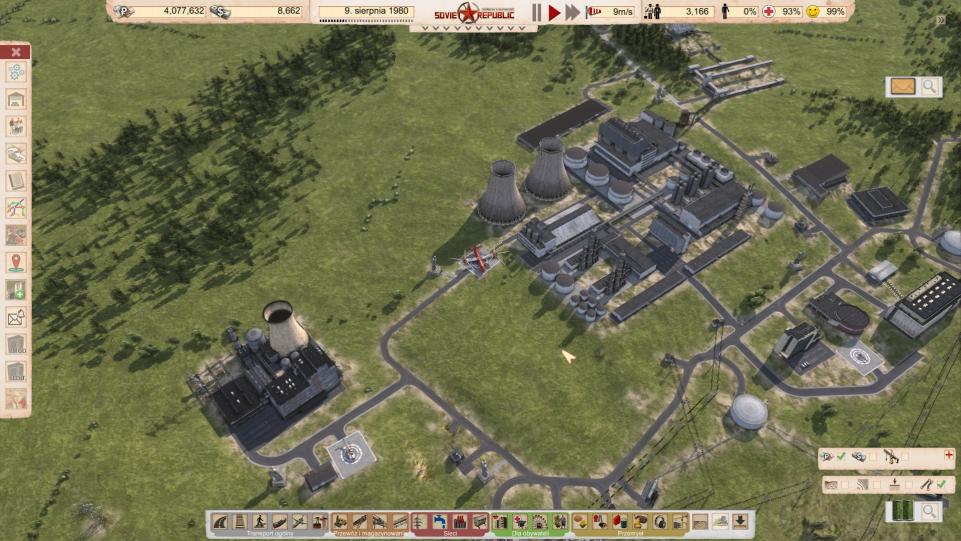This screenshot has height=541, width=961.
Task: Choose the footpath pedestrian tool
Action: coord(260,521)
